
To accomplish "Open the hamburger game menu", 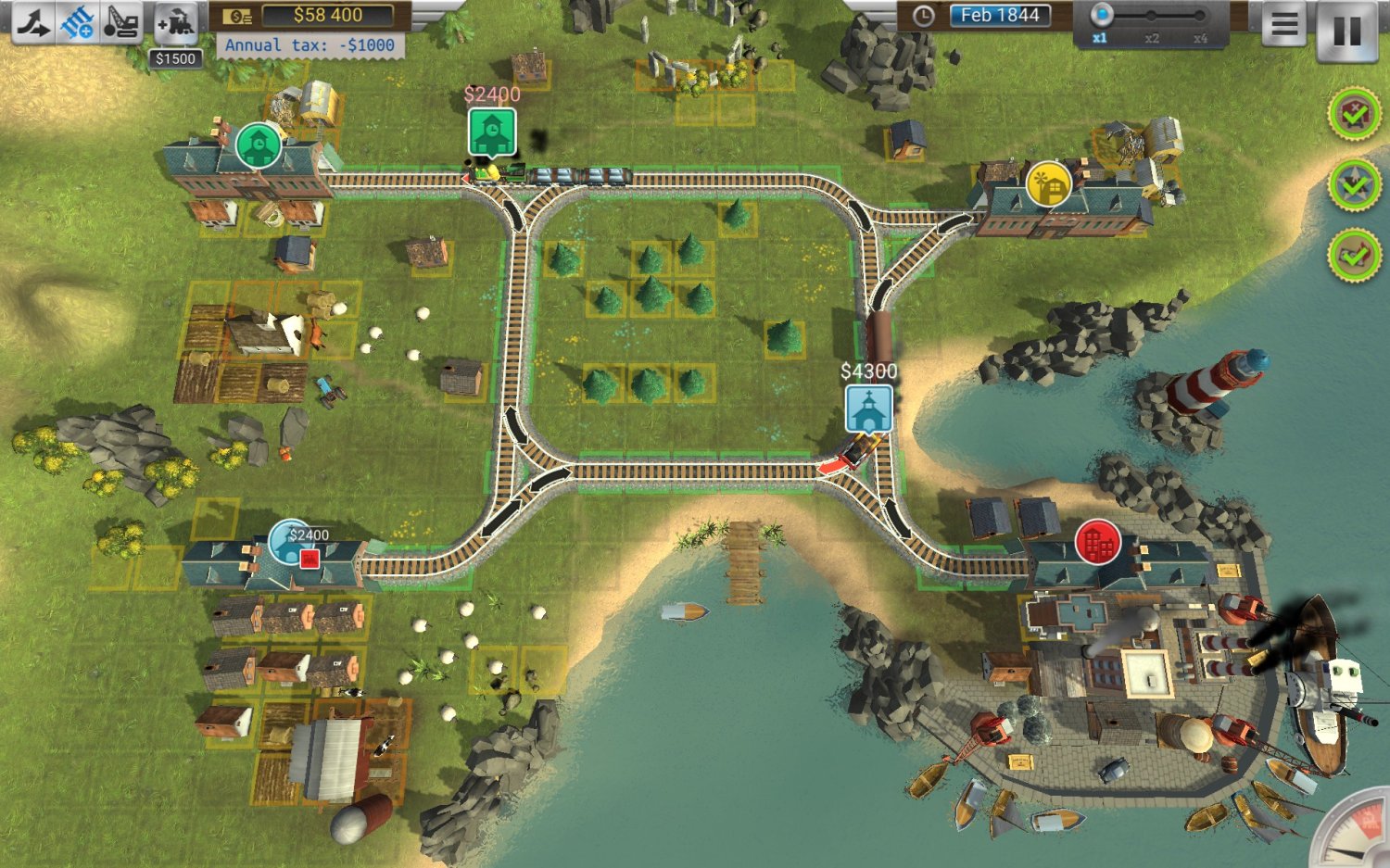I will (x=1283, y=24).
